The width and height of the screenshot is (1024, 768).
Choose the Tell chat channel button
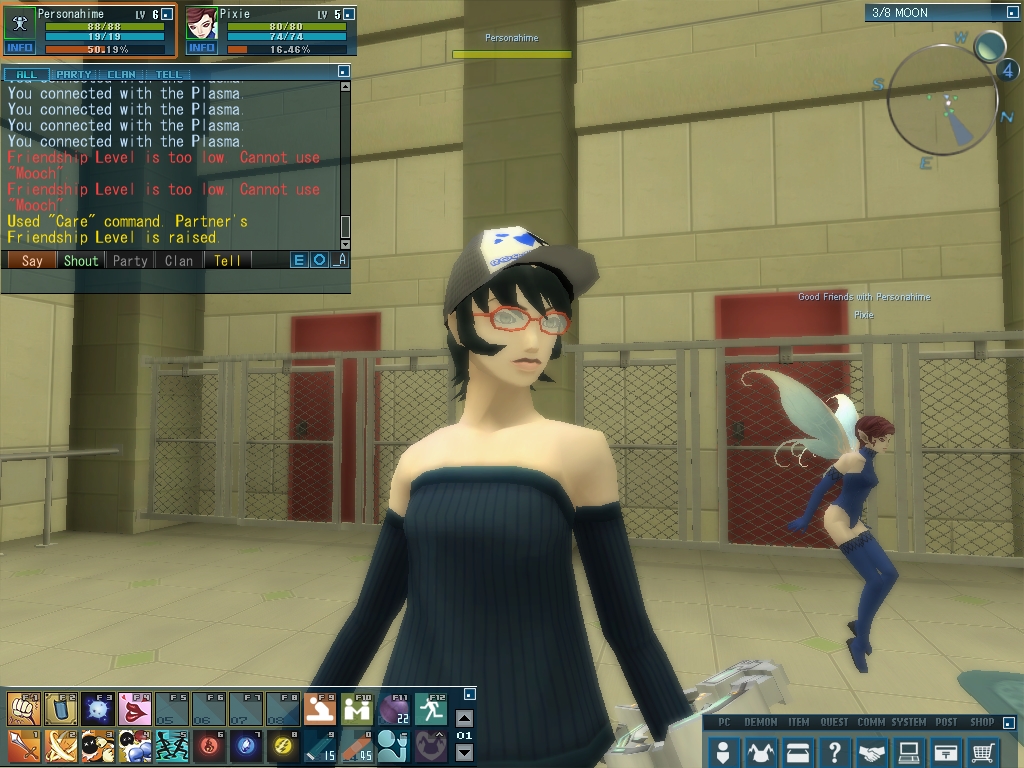(x=227, y=260)
